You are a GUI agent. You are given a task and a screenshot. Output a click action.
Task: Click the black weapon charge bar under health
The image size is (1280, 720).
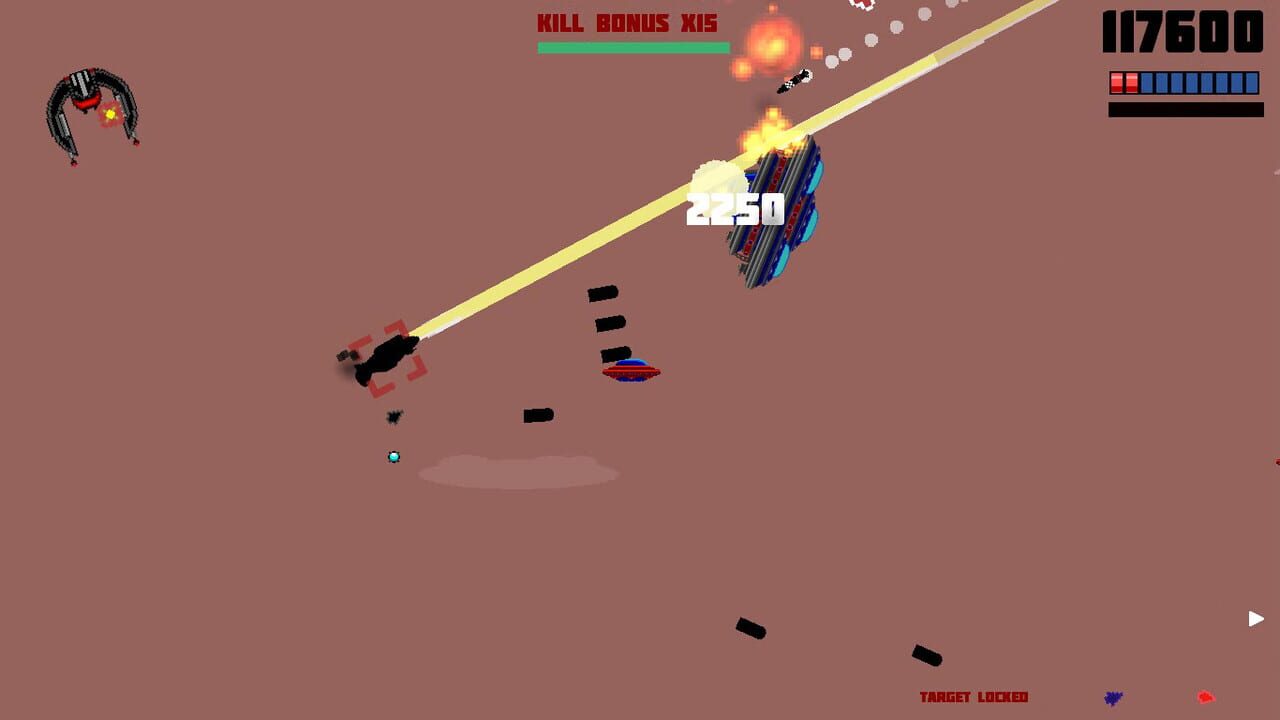pyautogui.click(x=1185, y=110)
